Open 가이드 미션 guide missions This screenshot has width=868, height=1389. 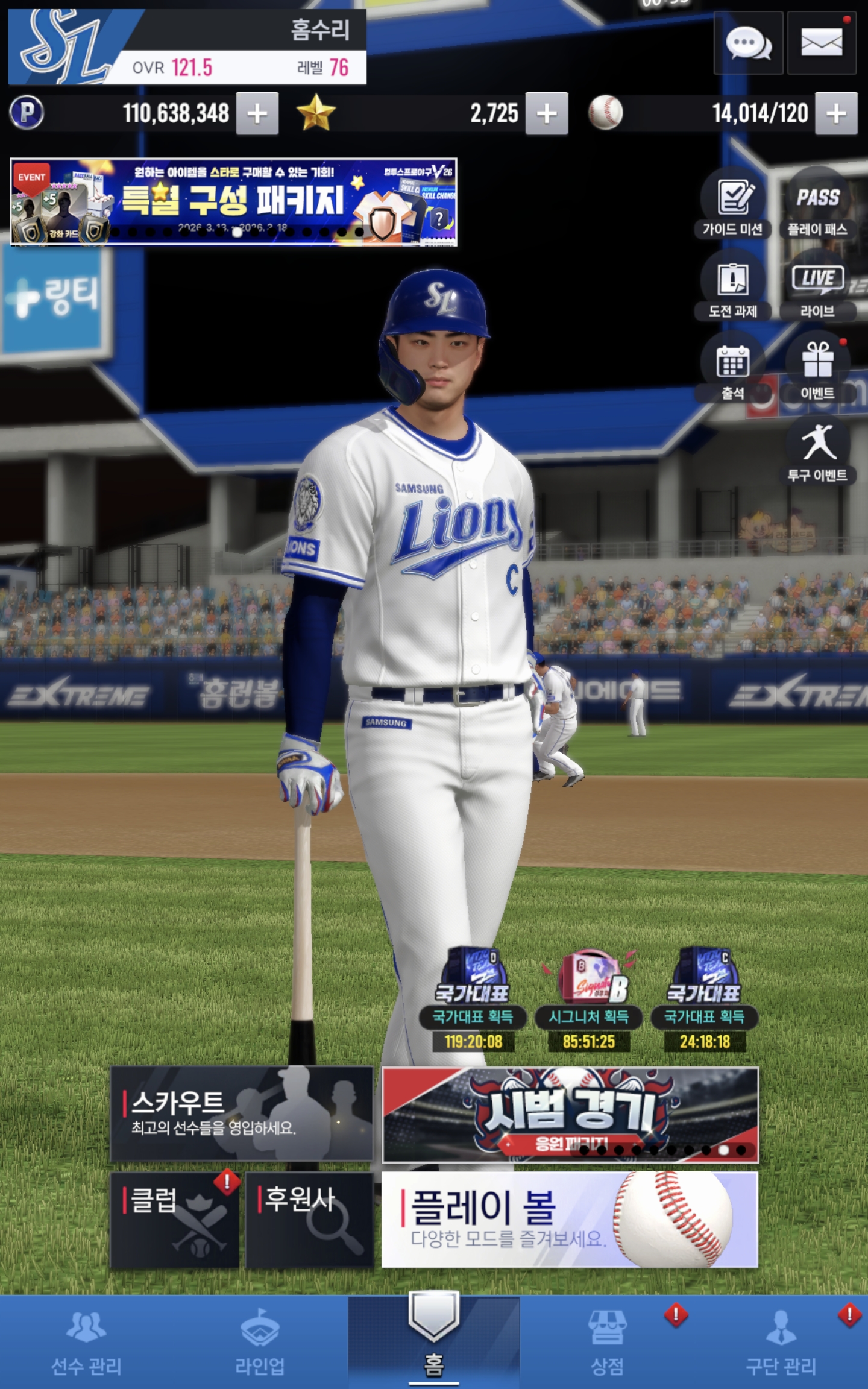733,204
